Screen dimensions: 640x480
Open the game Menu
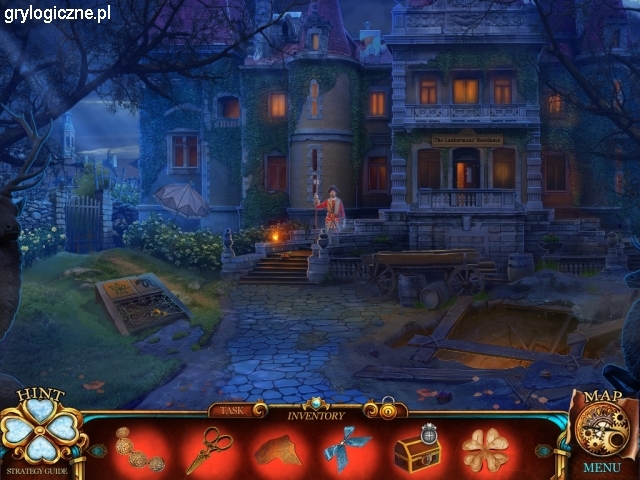click(602, 467)
